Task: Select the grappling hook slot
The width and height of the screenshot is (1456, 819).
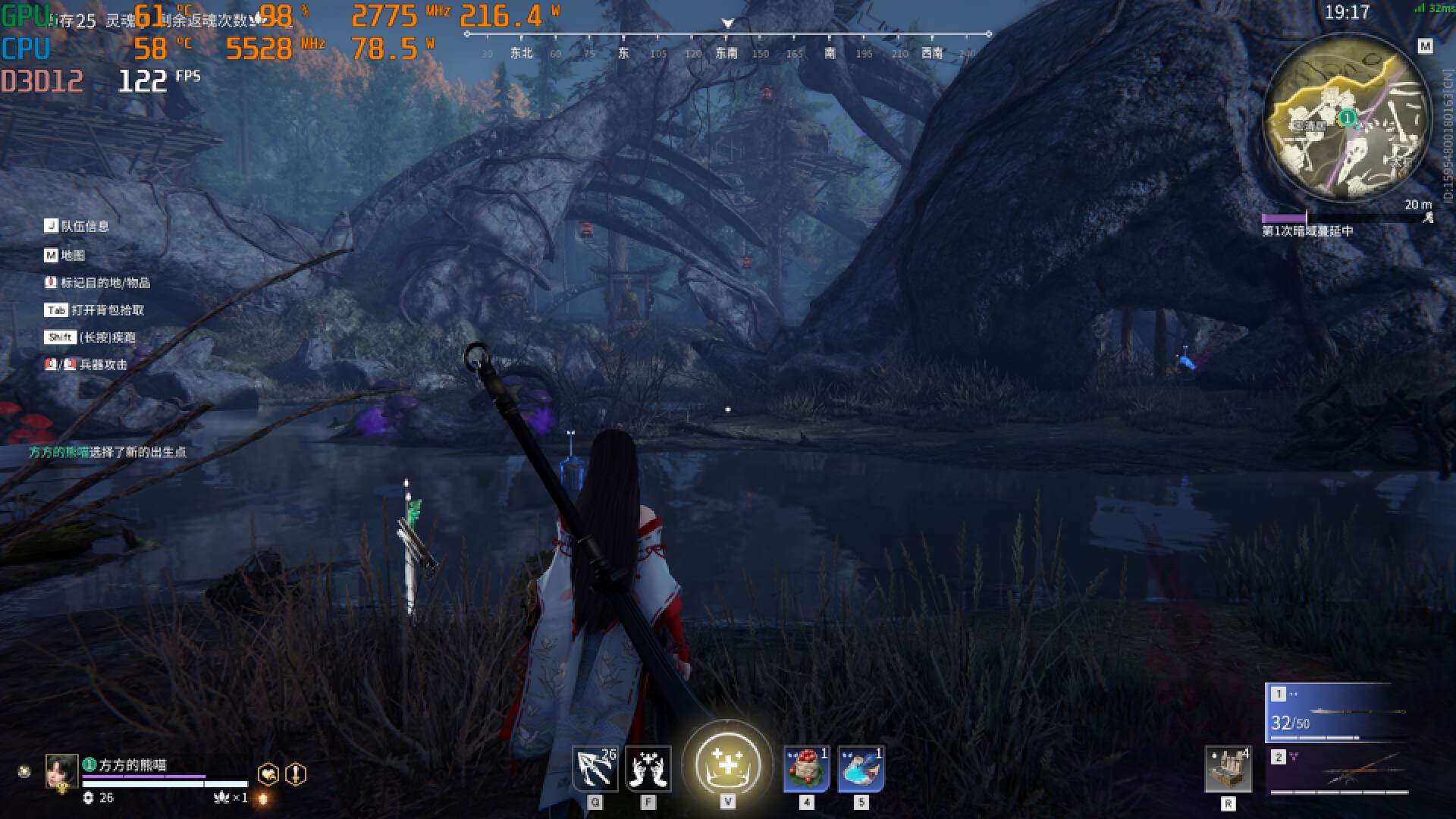Action: [x=595, y=769]
